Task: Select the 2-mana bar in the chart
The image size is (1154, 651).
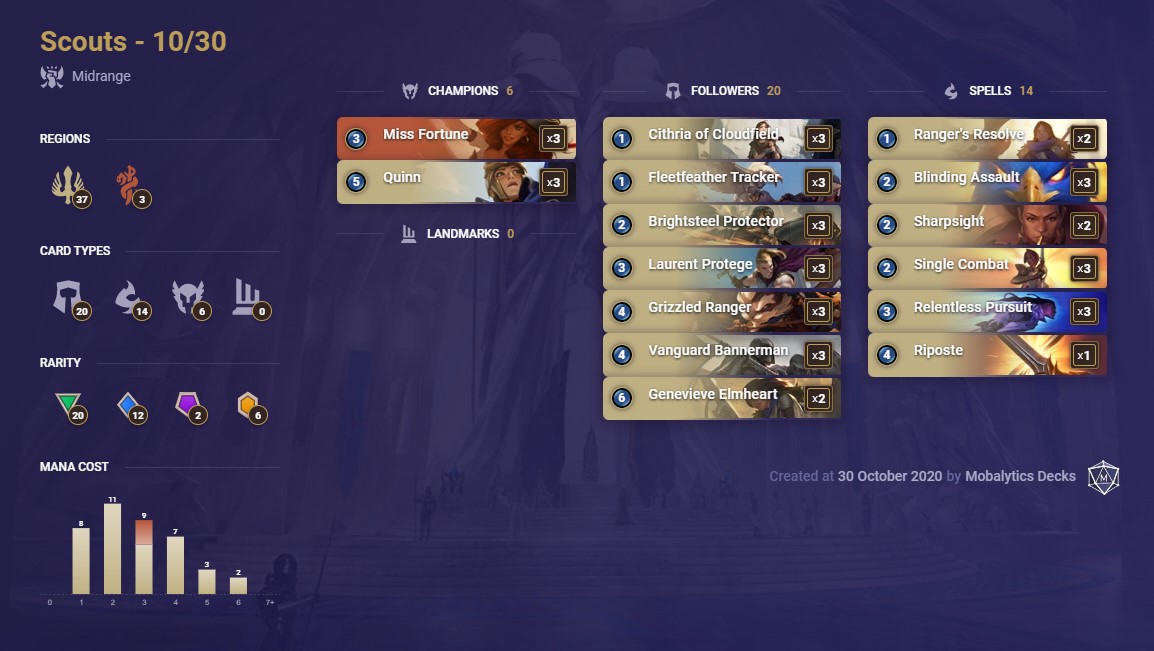Action: [x=112, y=549]
